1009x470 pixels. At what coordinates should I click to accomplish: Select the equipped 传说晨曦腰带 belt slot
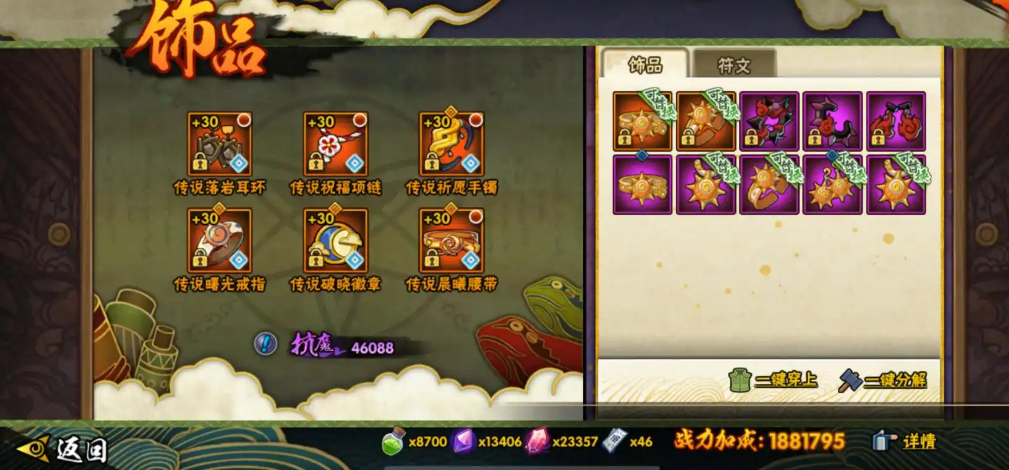[x=451, y=240]
